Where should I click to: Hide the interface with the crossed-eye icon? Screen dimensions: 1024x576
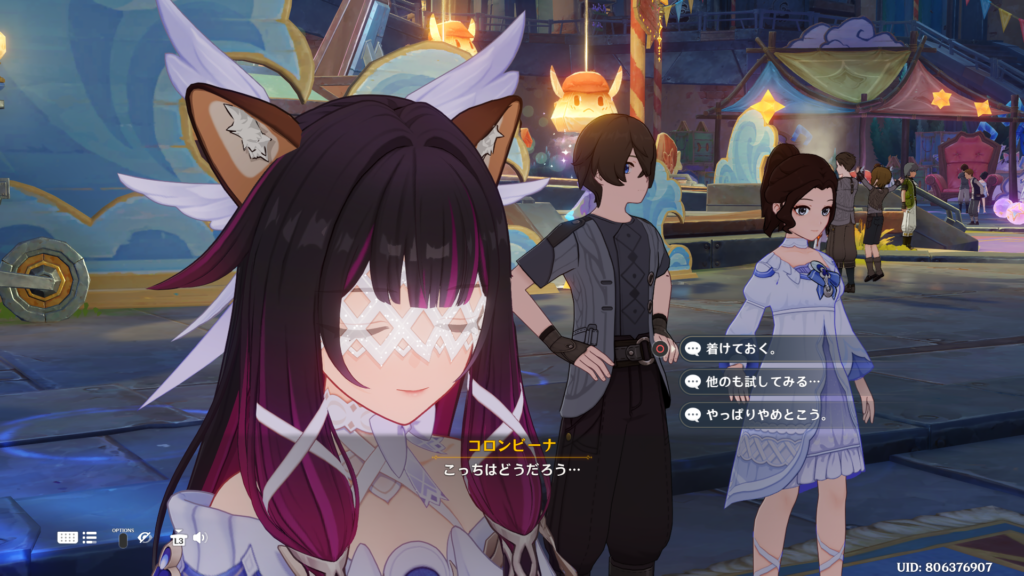point(145,538)
